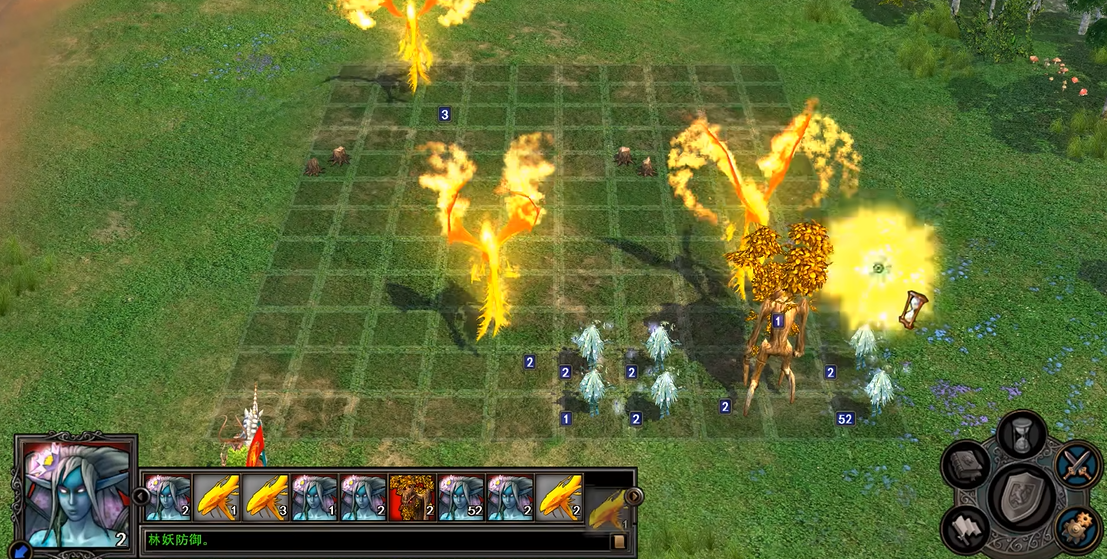Open the gear settings menu

point(1078,526)
